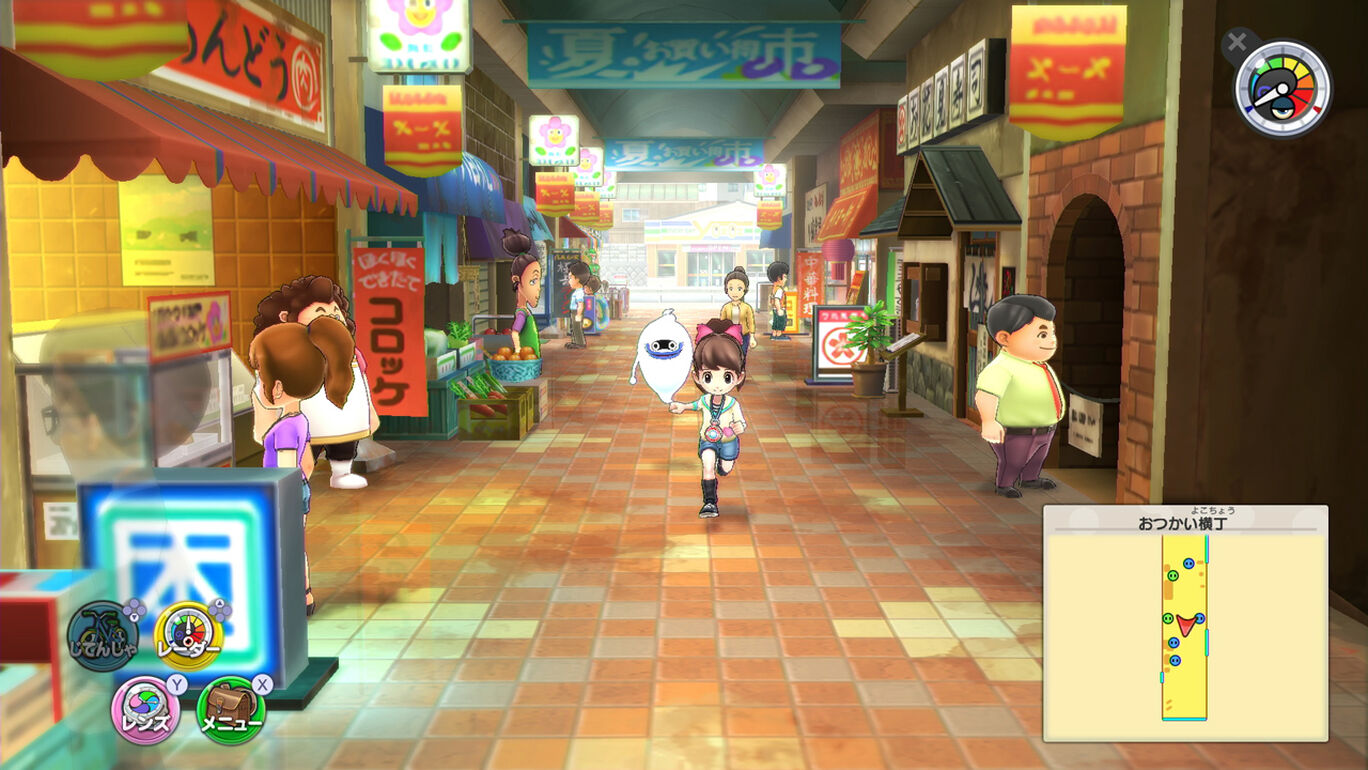Click a blue yo-kai dot on the minimap
The height and width of the screenshot is (770, 1368).
point(1188,564)
